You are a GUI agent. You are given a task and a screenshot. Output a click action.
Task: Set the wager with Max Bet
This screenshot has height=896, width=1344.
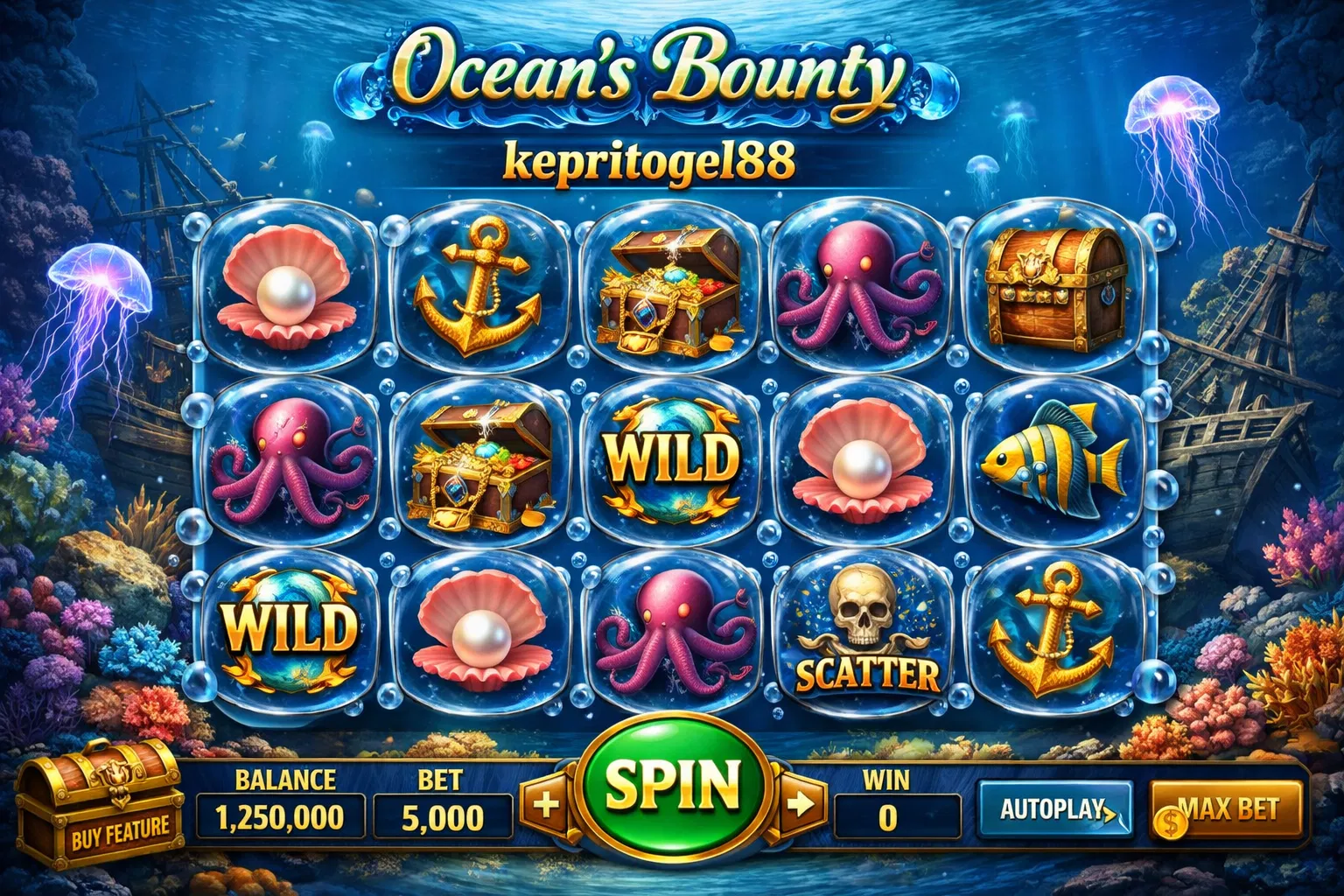(x=1226, y=811)
